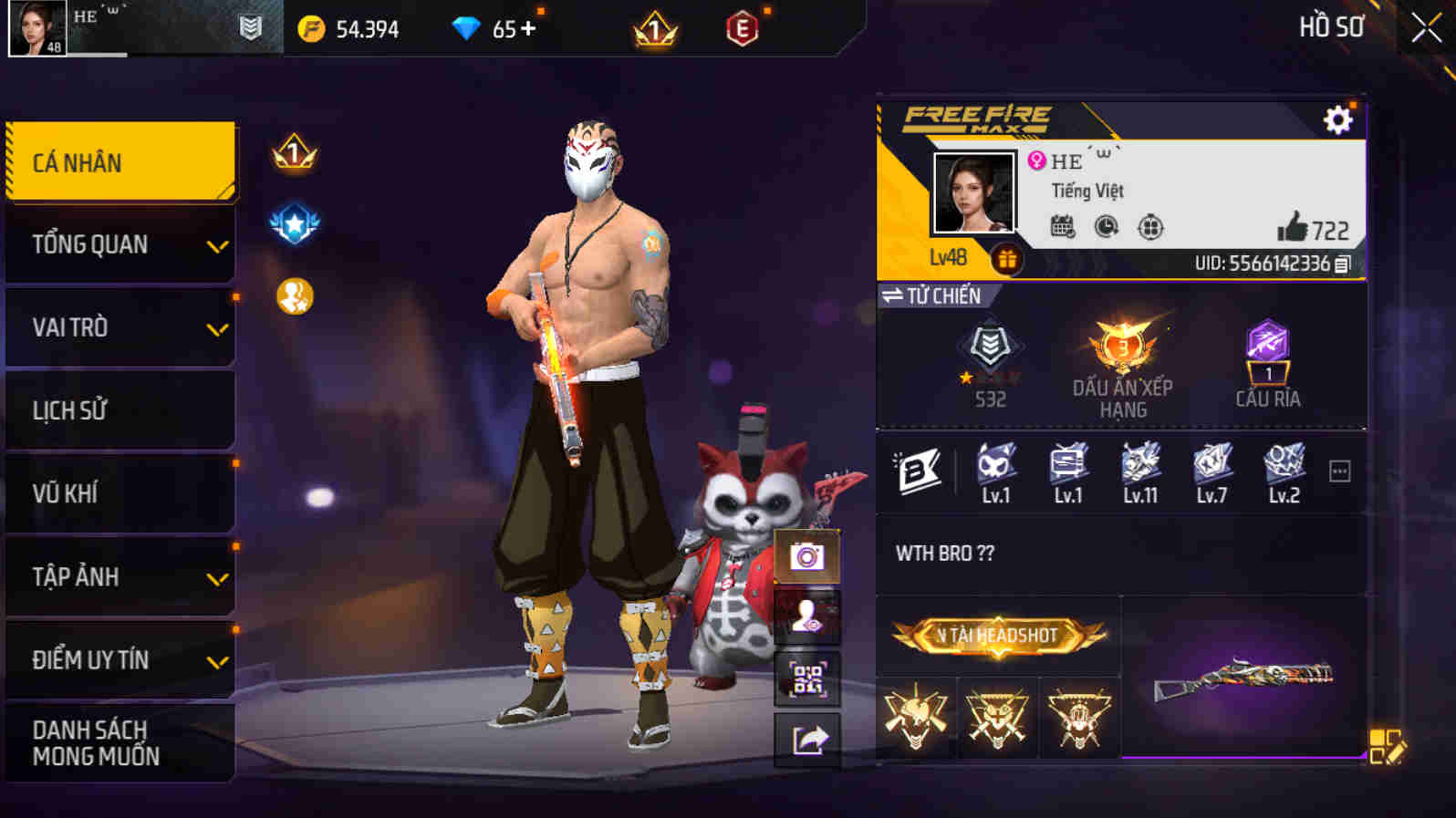Open the gift icon next to Lv48
Viewport: 1456px width, 818px height.
coord(1008,258)
